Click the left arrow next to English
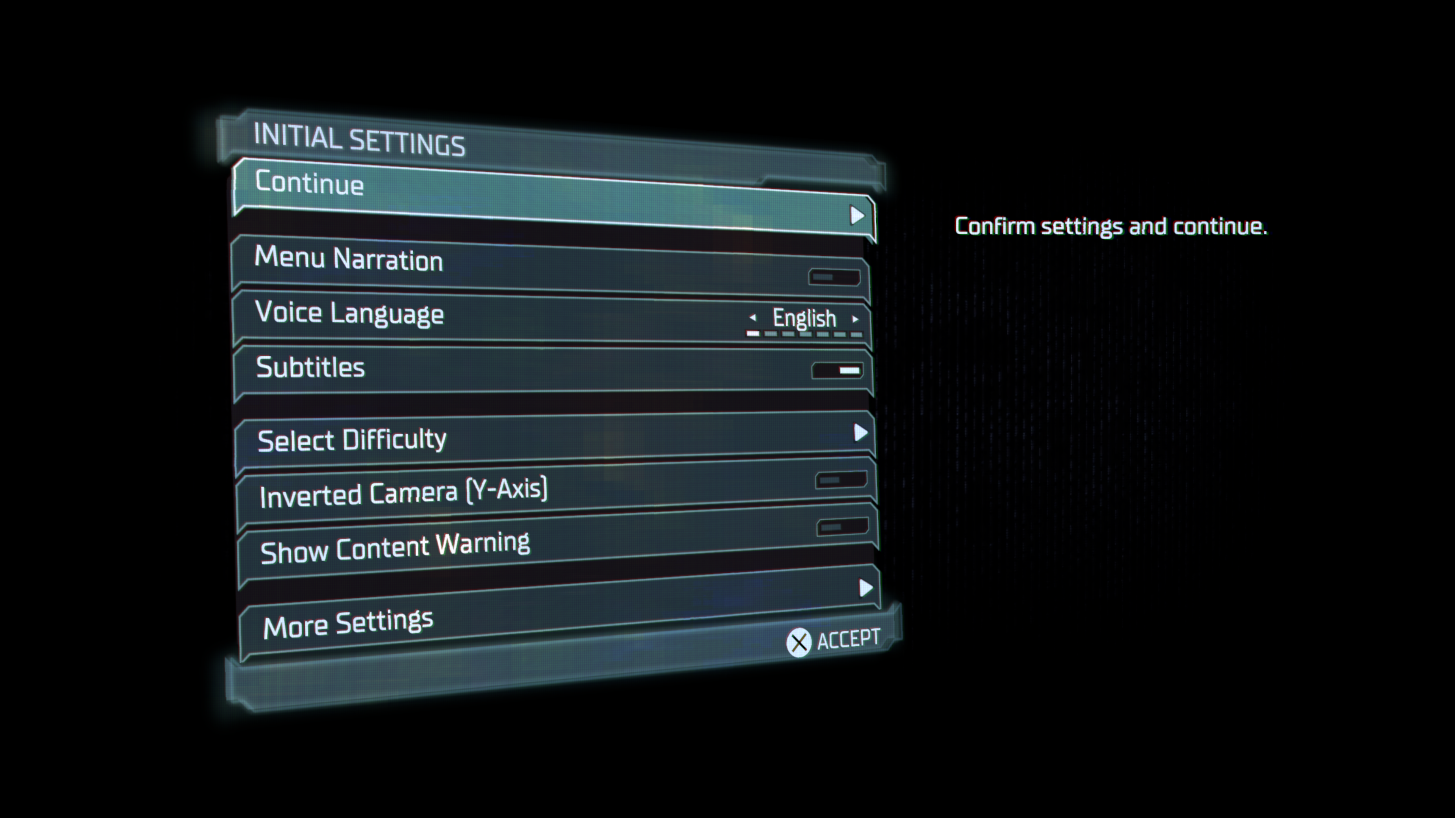 [x=753, y=318]
